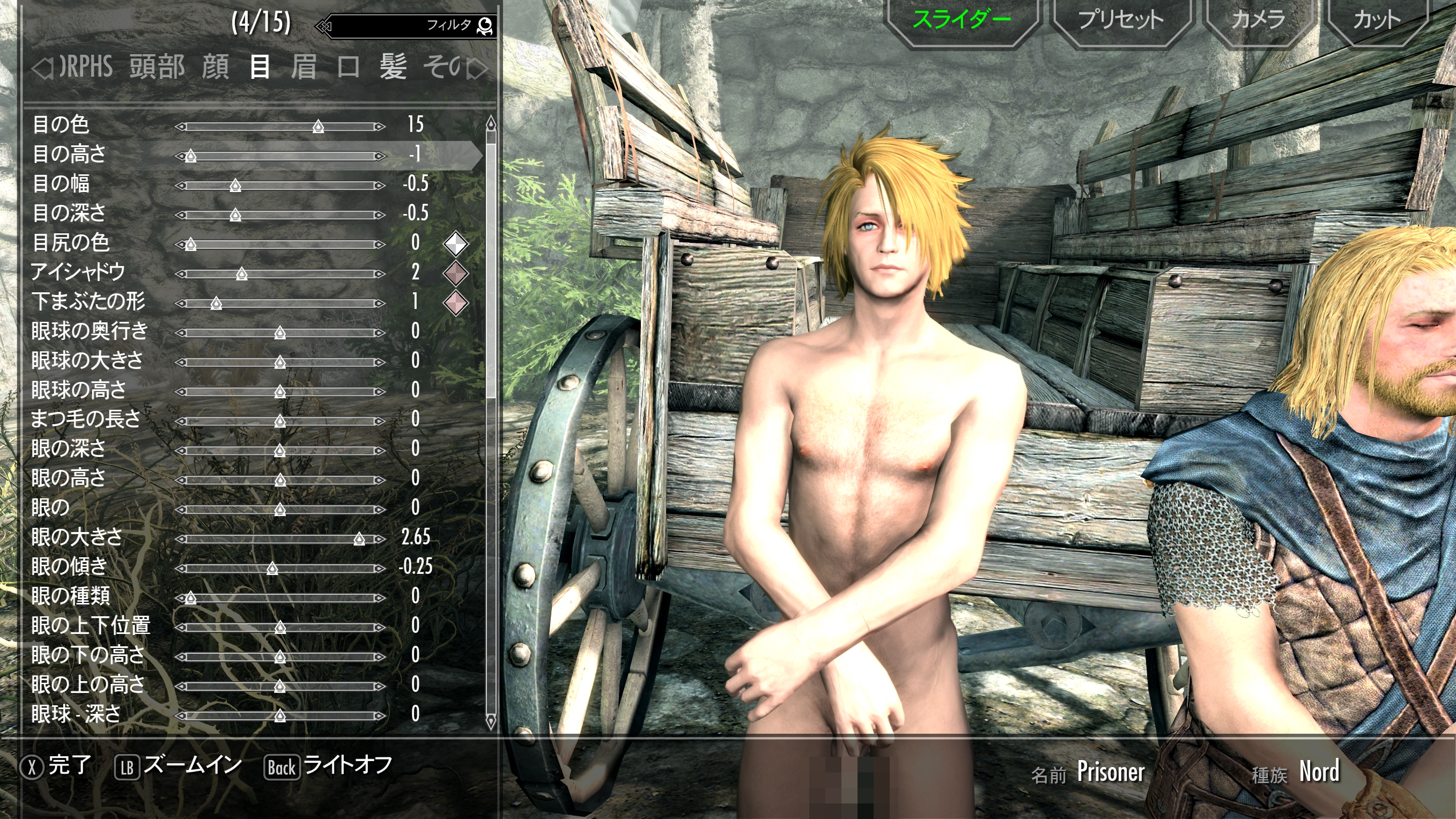Adjust the 目の色 slider
This screenshot has width=1456, height=819.
pos(318,127)
